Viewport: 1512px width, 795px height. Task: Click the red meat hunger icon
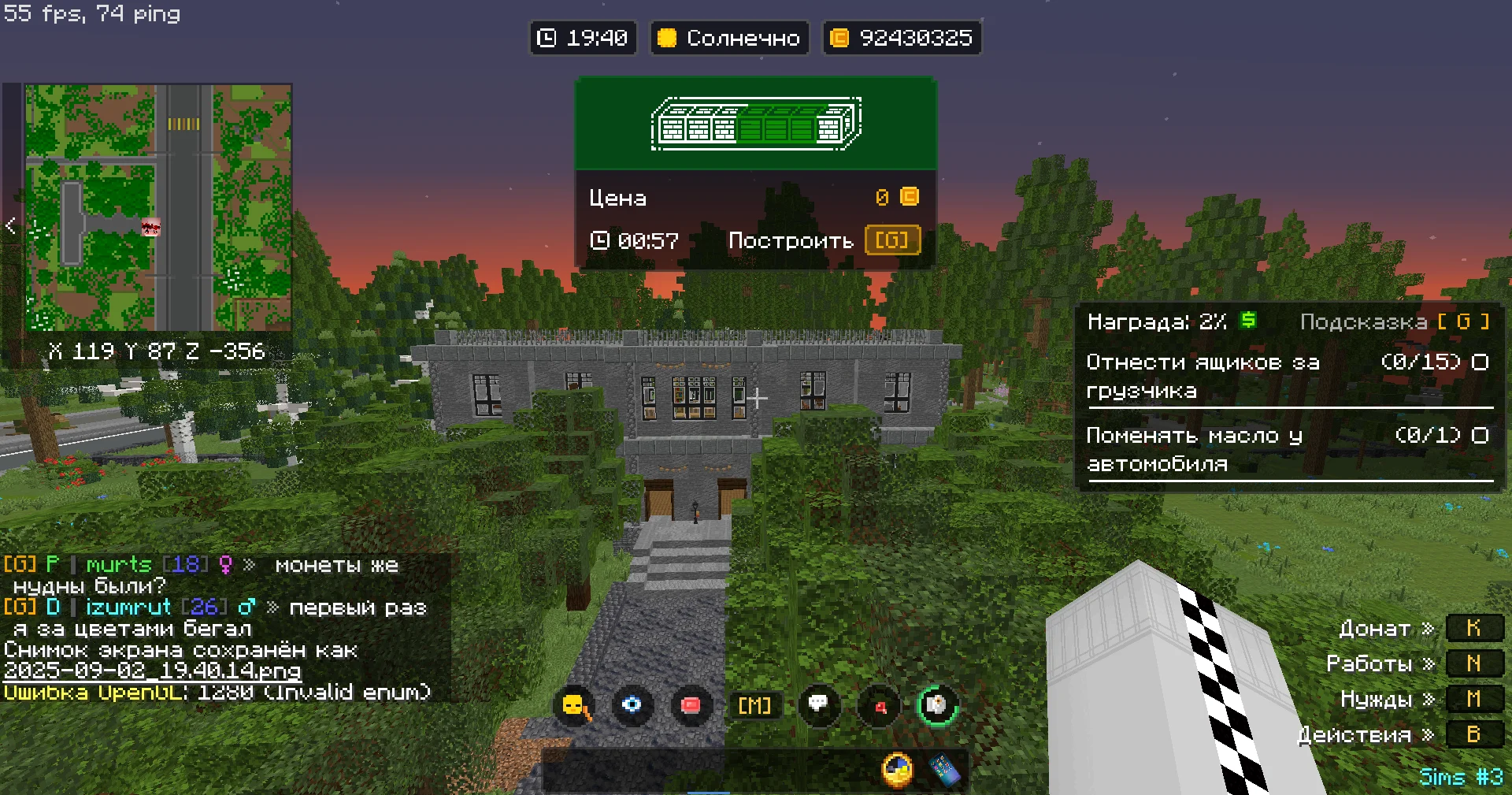691,704
